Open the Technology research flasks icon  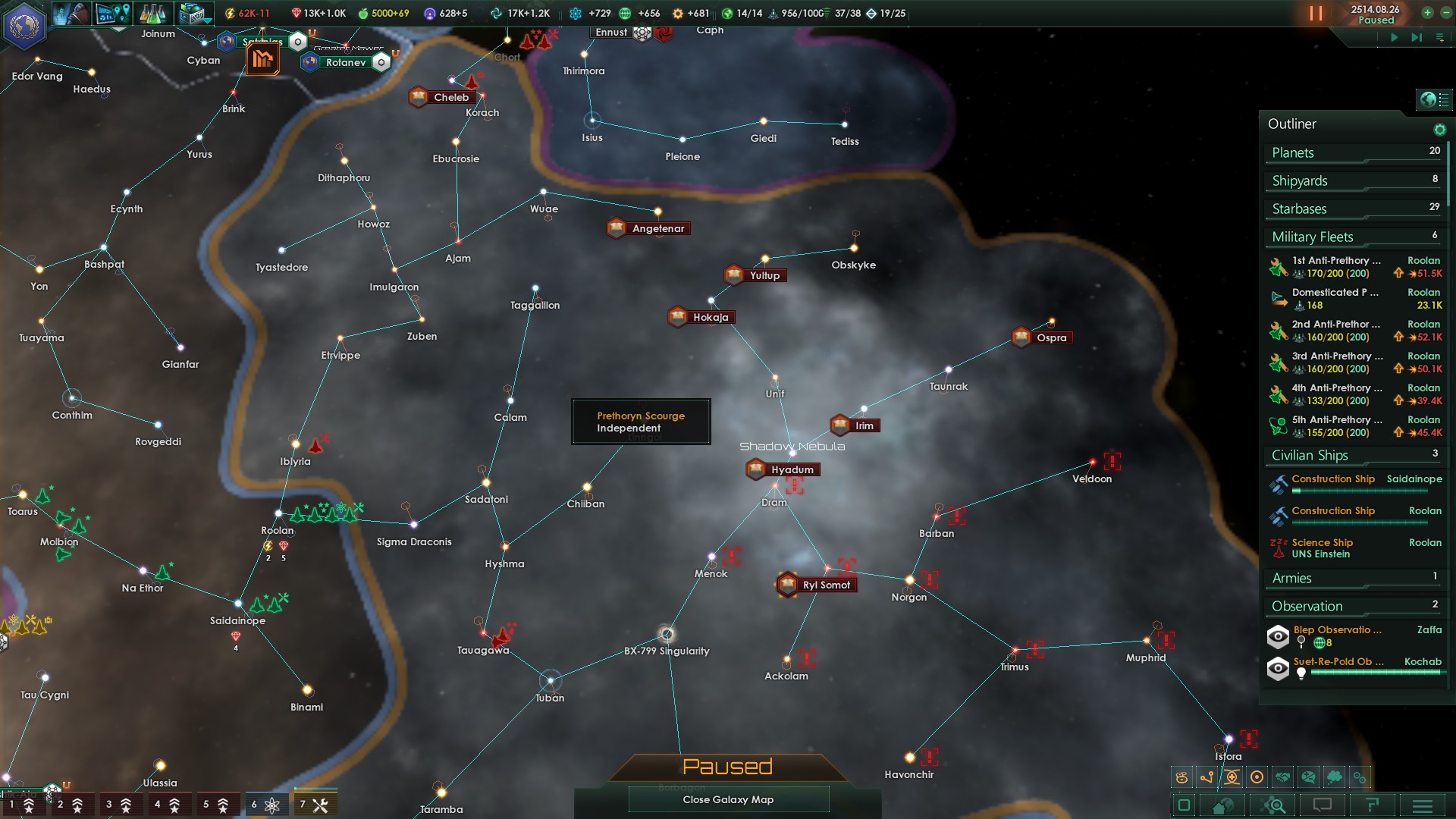[153, 13]
